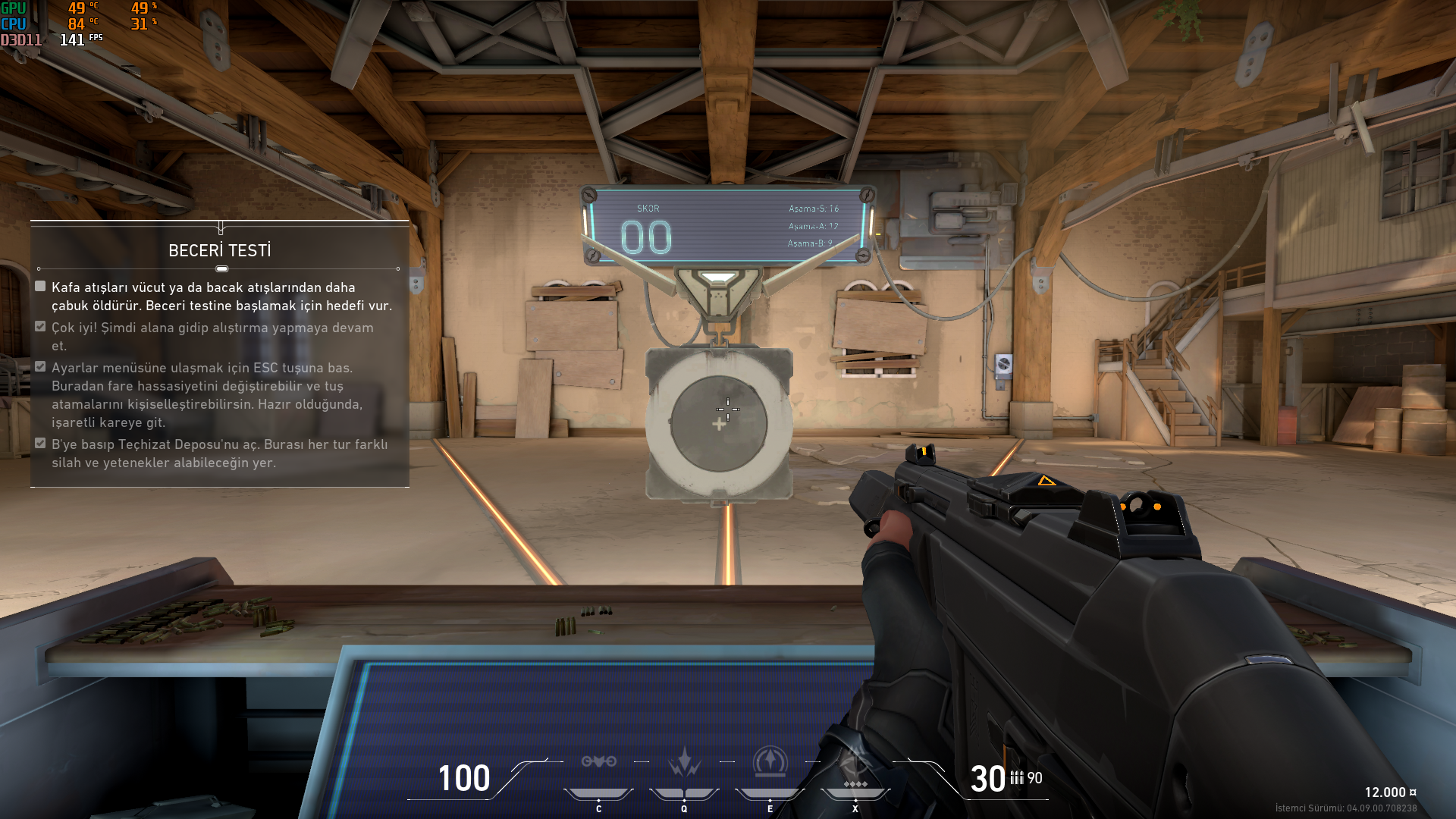Toggle the "Çok iyi!" objective checkbox

pos(40,327)
